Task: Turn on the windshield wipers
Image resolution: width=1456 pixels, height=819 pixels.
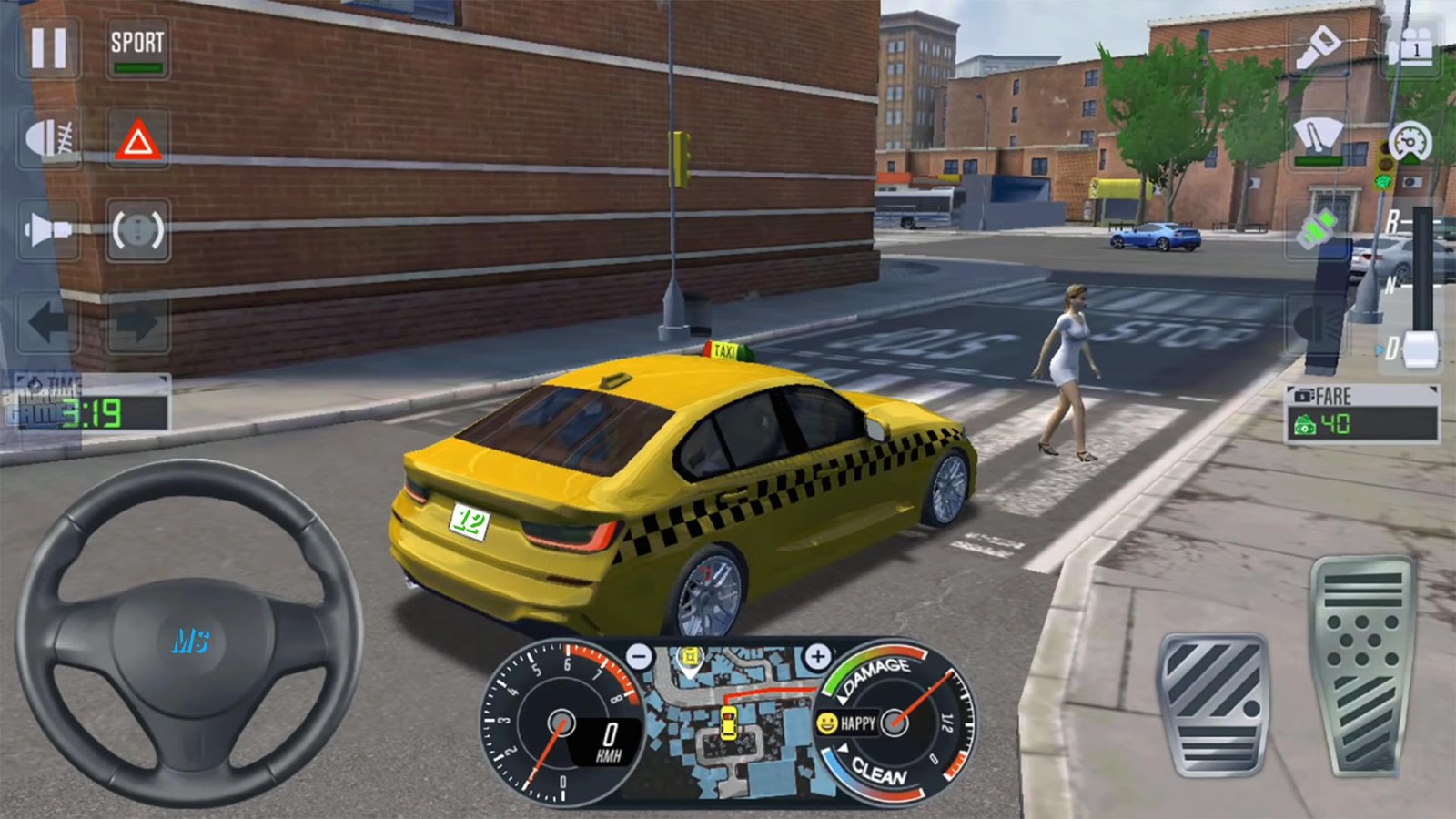Action: [x=1319, y=139]
